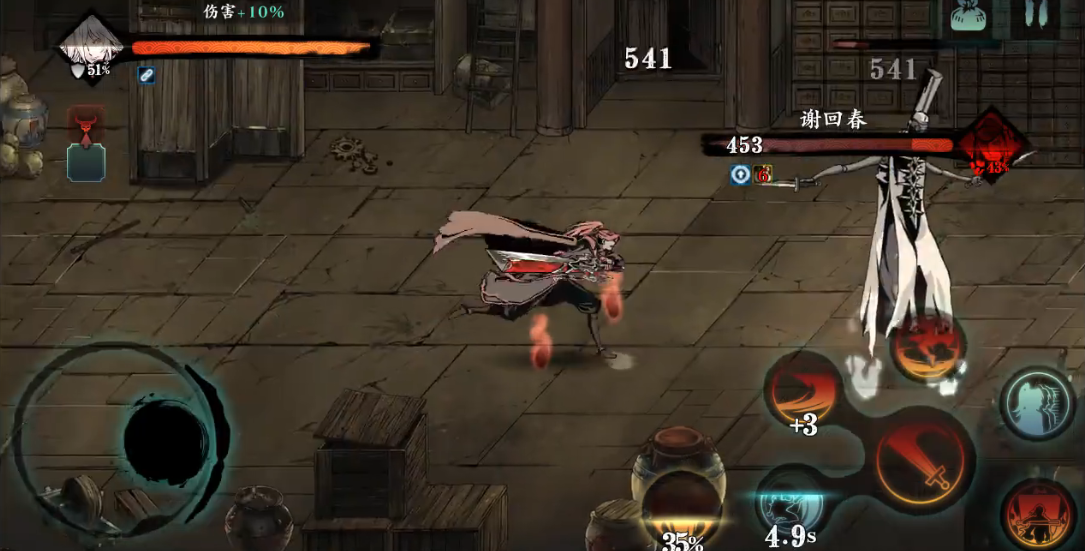
Task: Inspect the boss's blue circular status icon
Action: [740, 174]
